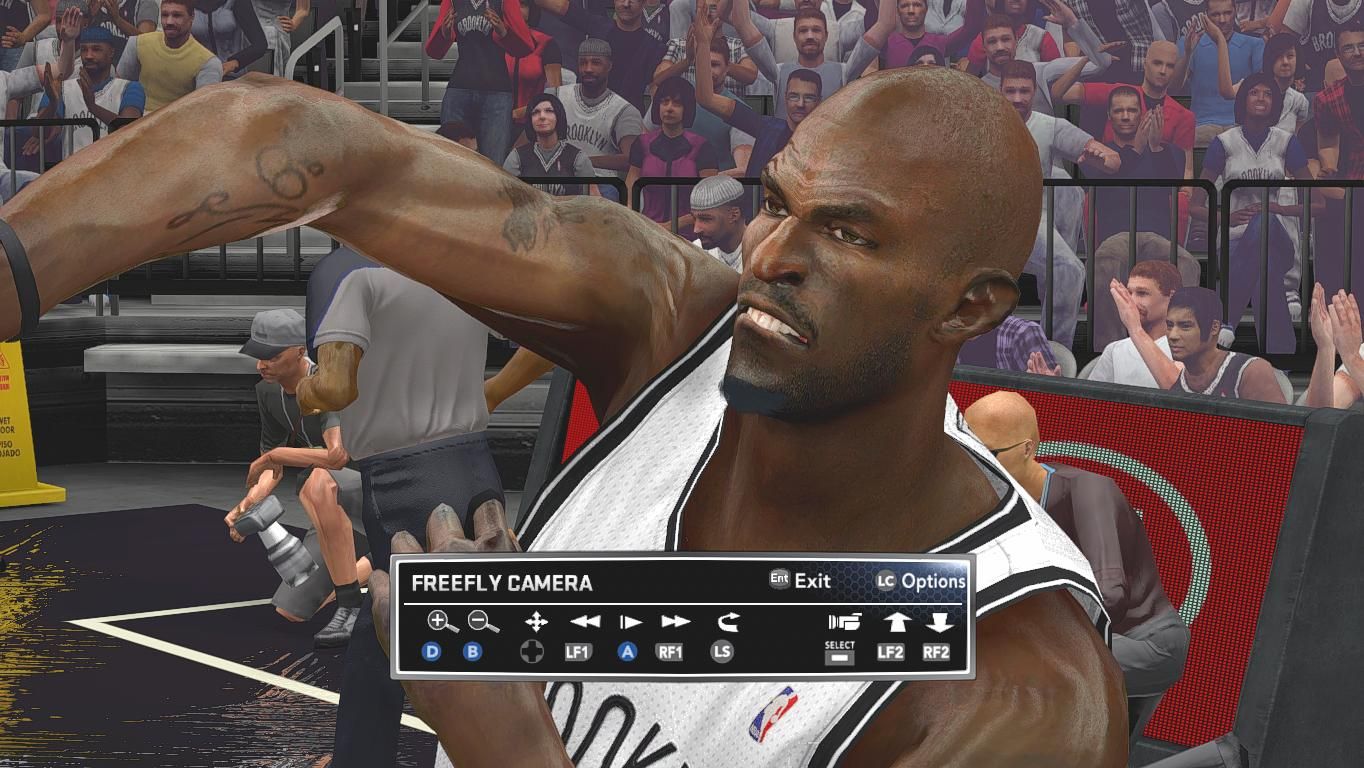
Task: Raise the camera with the up arrow
Action: (895, 622)
